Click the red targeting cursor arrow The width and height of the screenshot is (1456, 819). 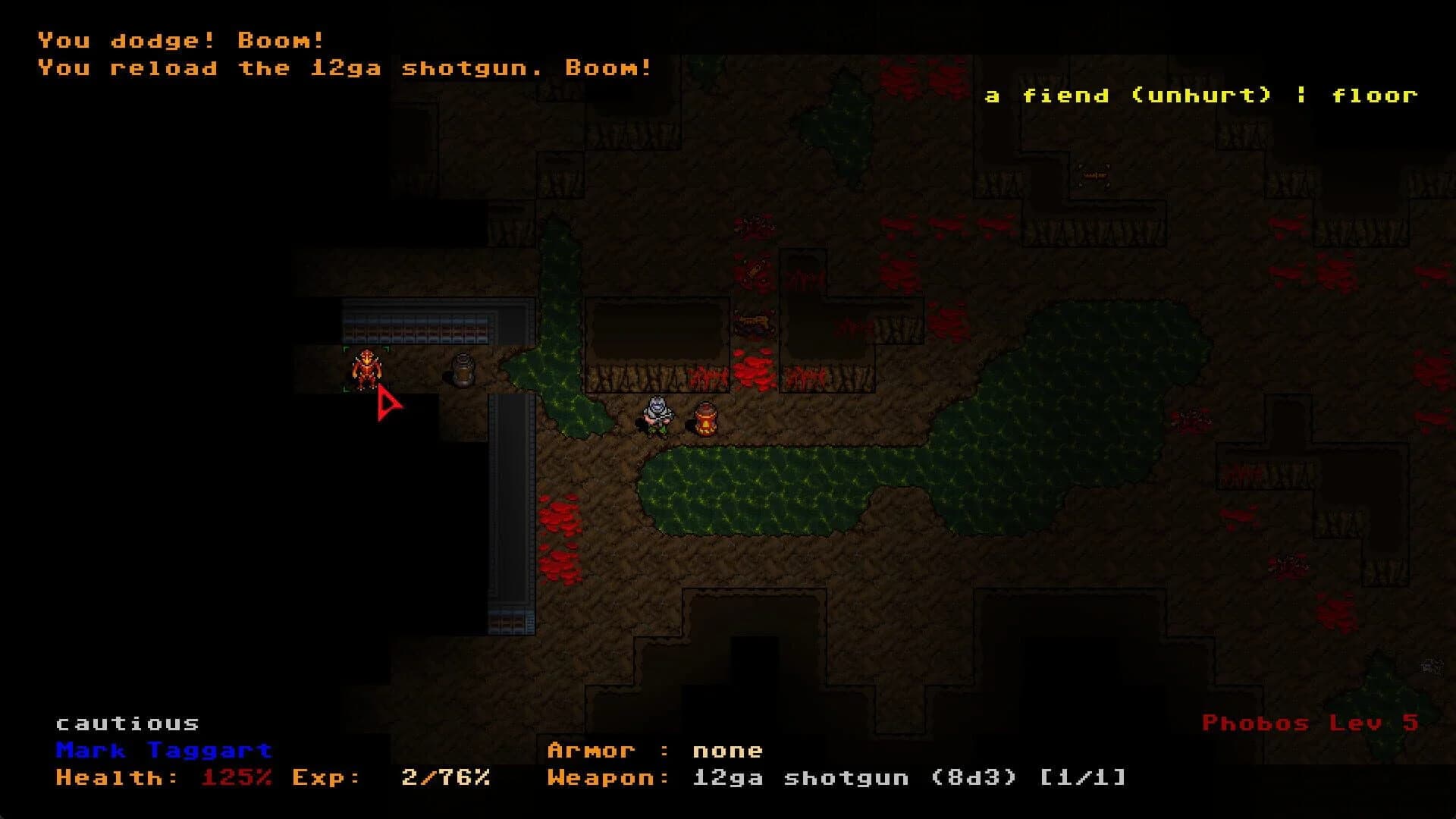tap(387, 406)
